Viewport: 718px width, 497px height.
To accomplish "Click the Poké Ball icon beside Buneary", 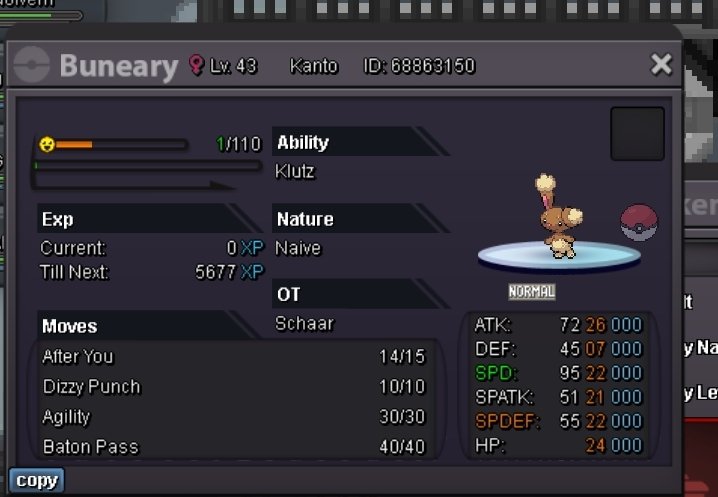I will pos(639,222).
